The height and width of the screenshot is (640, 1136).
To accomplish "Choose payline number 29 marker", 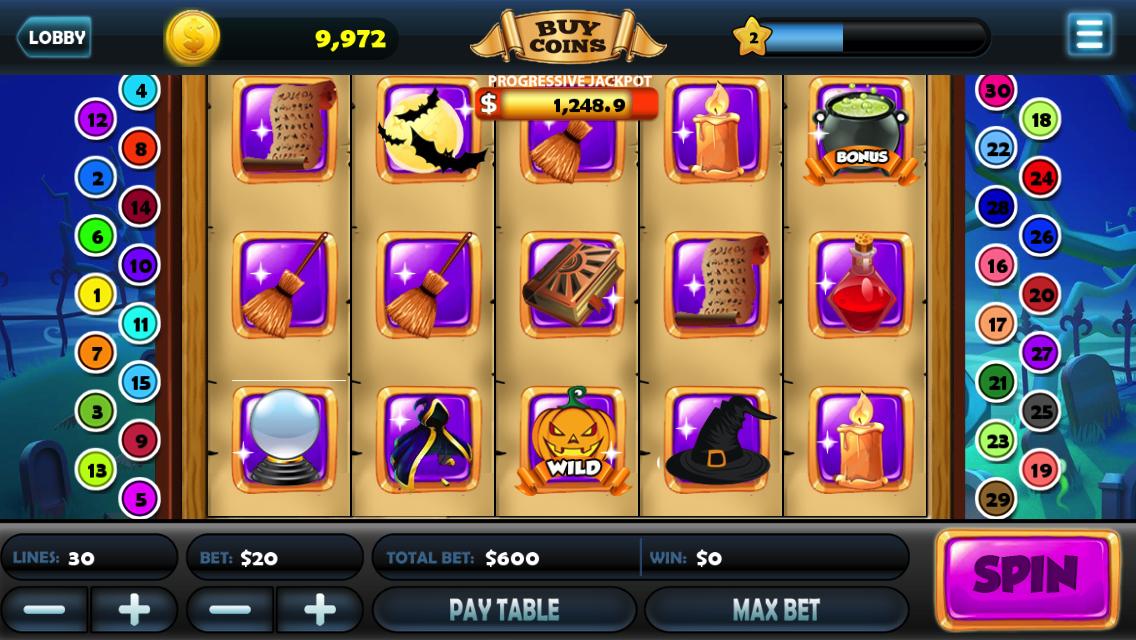I will point(996,498).
